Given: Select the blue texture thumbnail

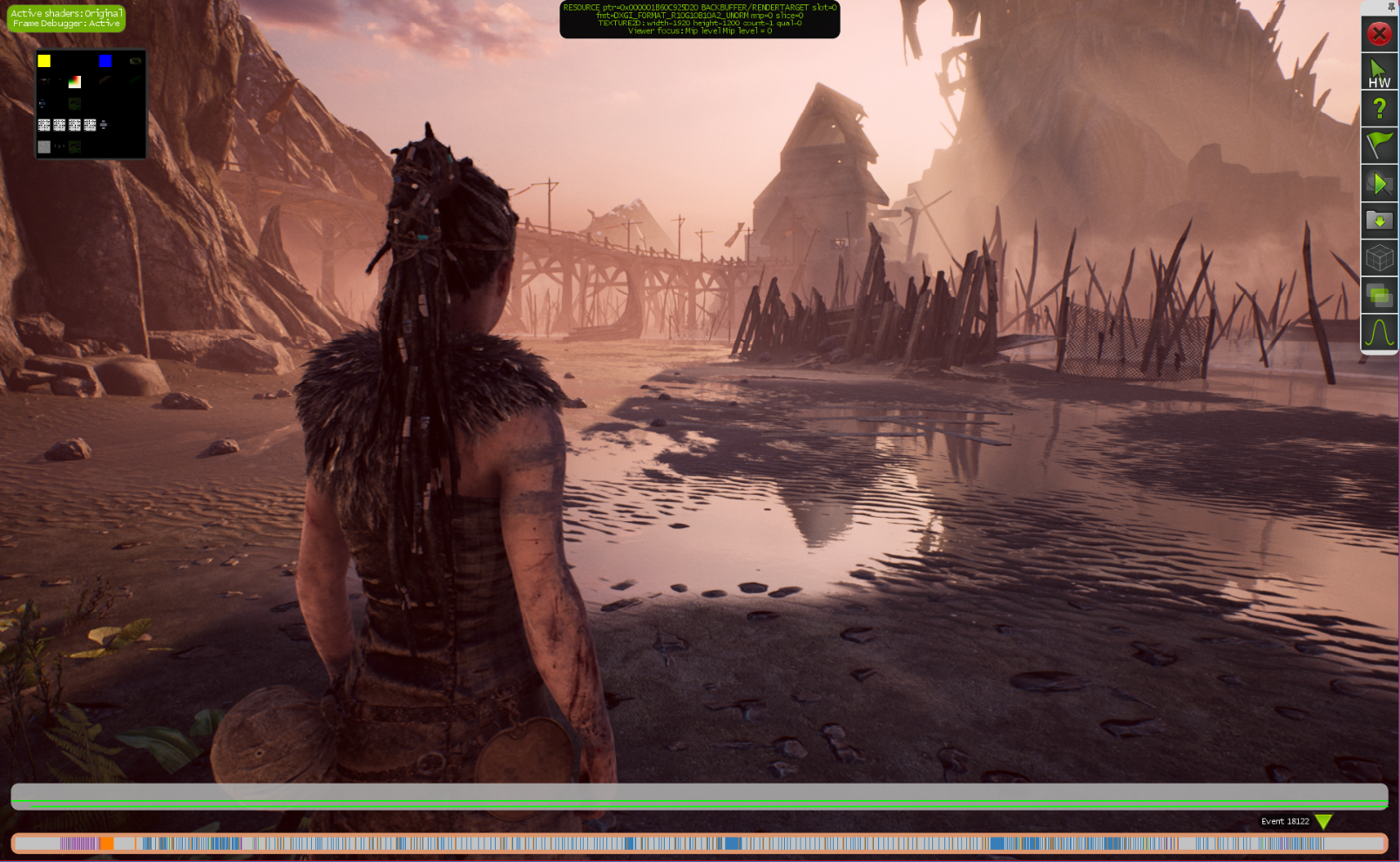Looking at the screenshot, I should point(105,61).
